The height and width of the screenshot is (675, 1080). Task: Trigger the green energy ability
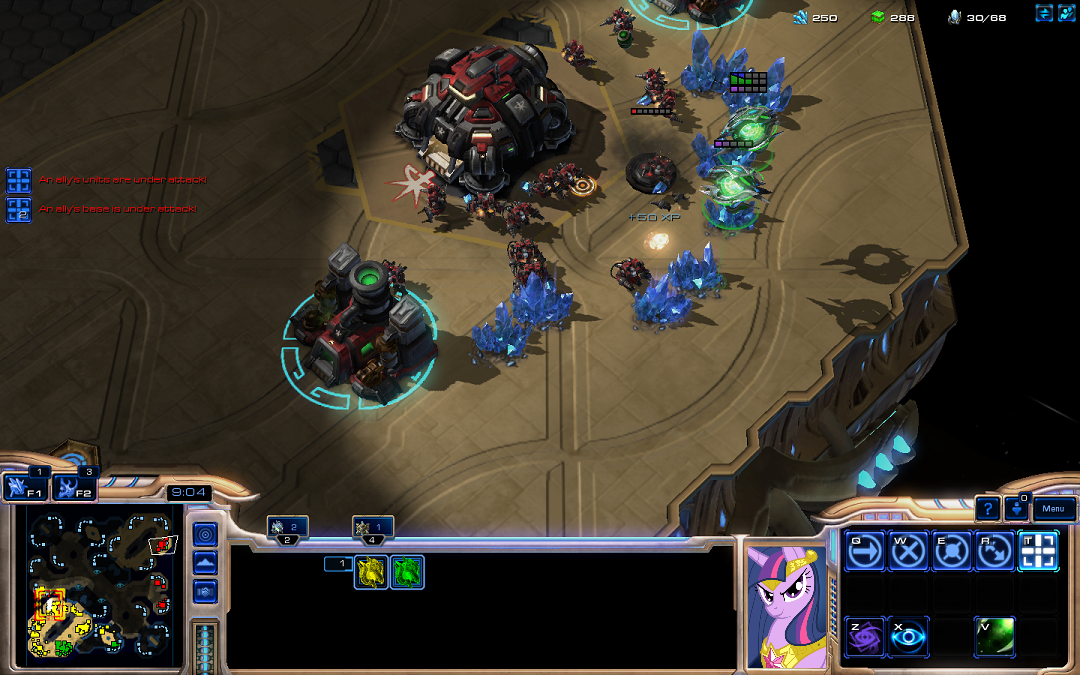[994, 637]
